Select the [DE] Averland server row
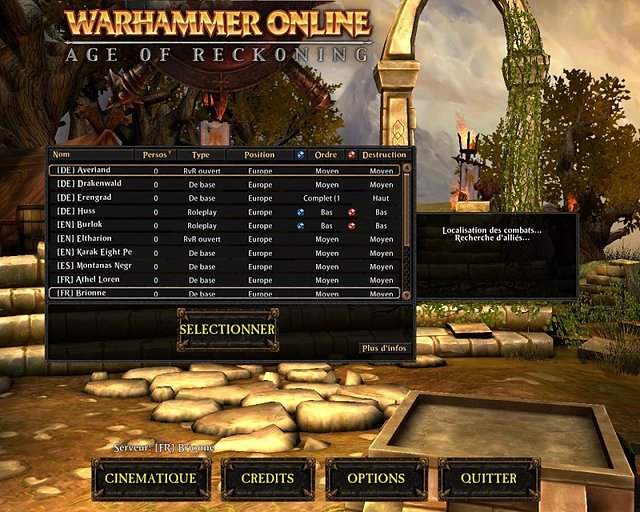This screenshot has width=640, height=512. 224,171
